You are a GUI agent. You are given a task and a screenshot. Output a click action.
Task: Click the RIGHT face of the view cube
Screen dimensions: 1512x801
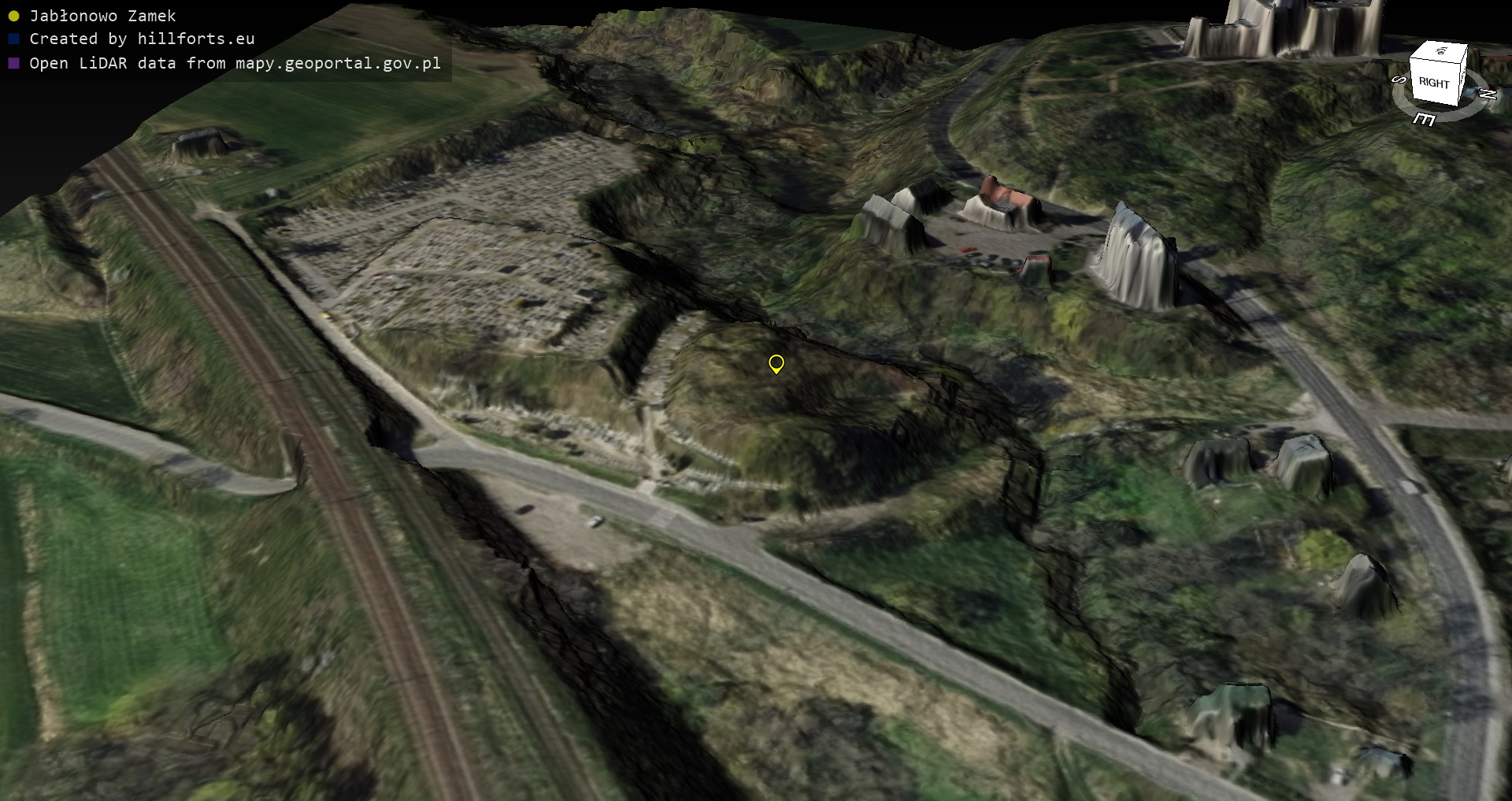(x=1433, y=83)
